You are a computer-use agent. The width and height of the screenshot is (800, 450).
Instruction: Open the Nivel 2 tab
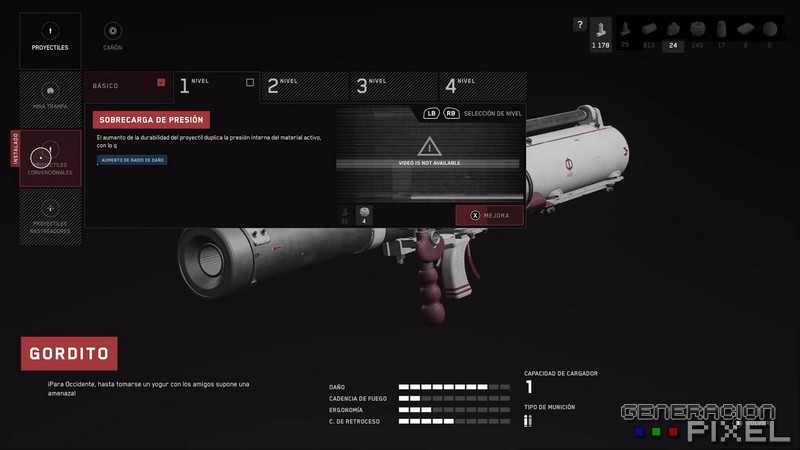304,86
